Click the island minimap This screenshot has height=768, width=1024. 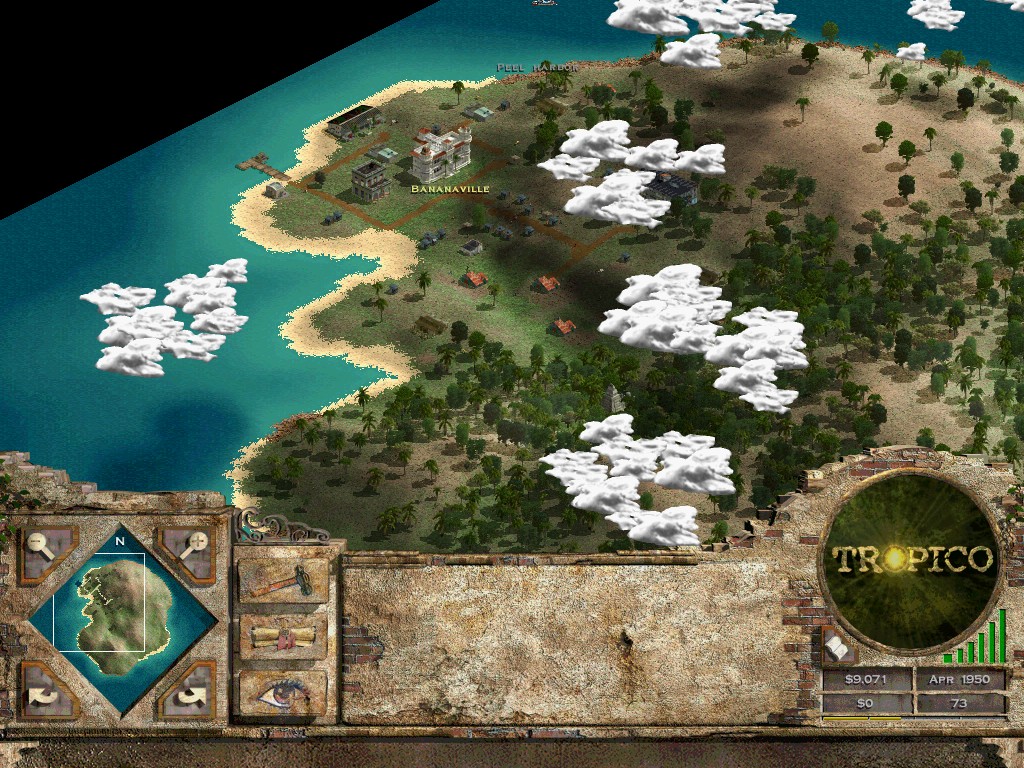click(119, 618)
